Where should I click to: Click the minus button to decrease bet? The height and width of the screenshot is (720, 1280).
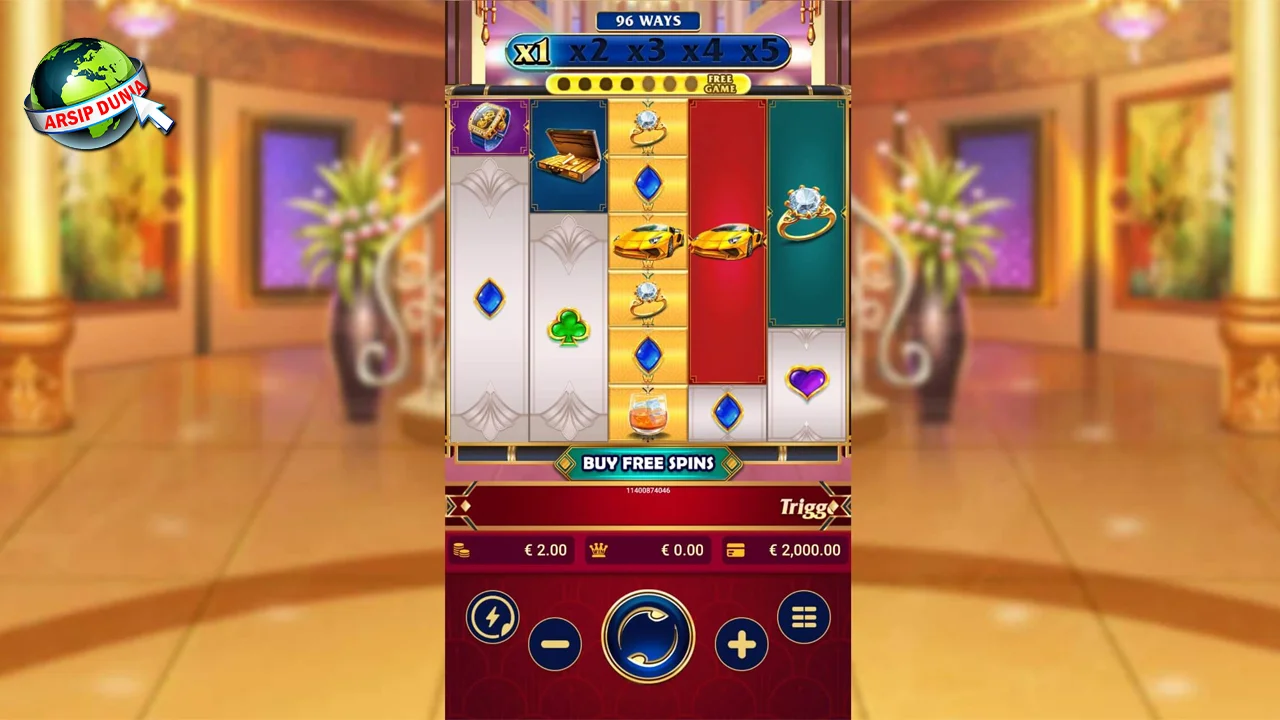click(x=557, y=645)
